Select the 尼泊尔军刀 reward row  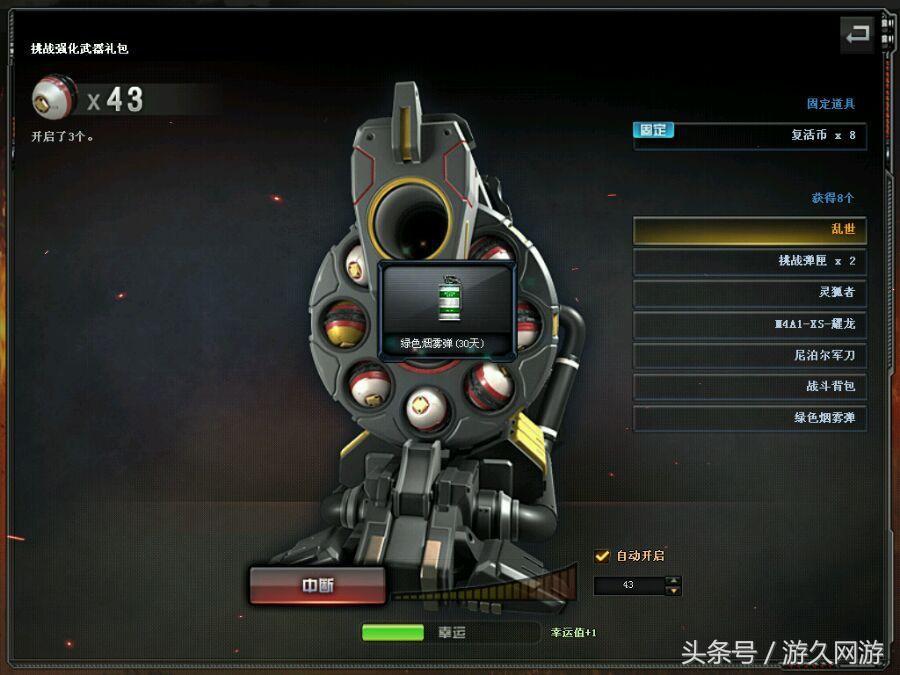[749, 355]
